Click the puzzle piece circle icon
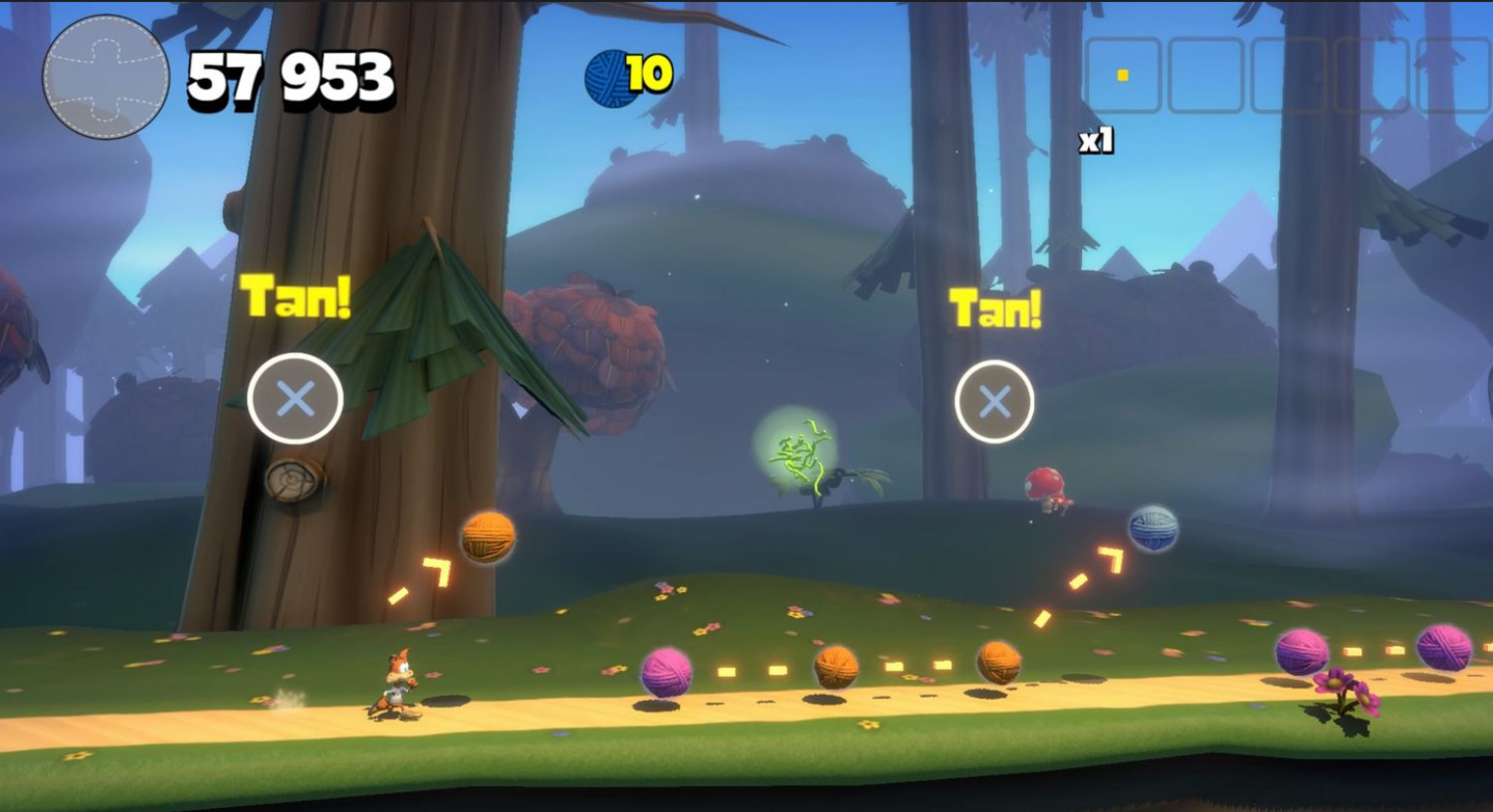 point(106,77)
